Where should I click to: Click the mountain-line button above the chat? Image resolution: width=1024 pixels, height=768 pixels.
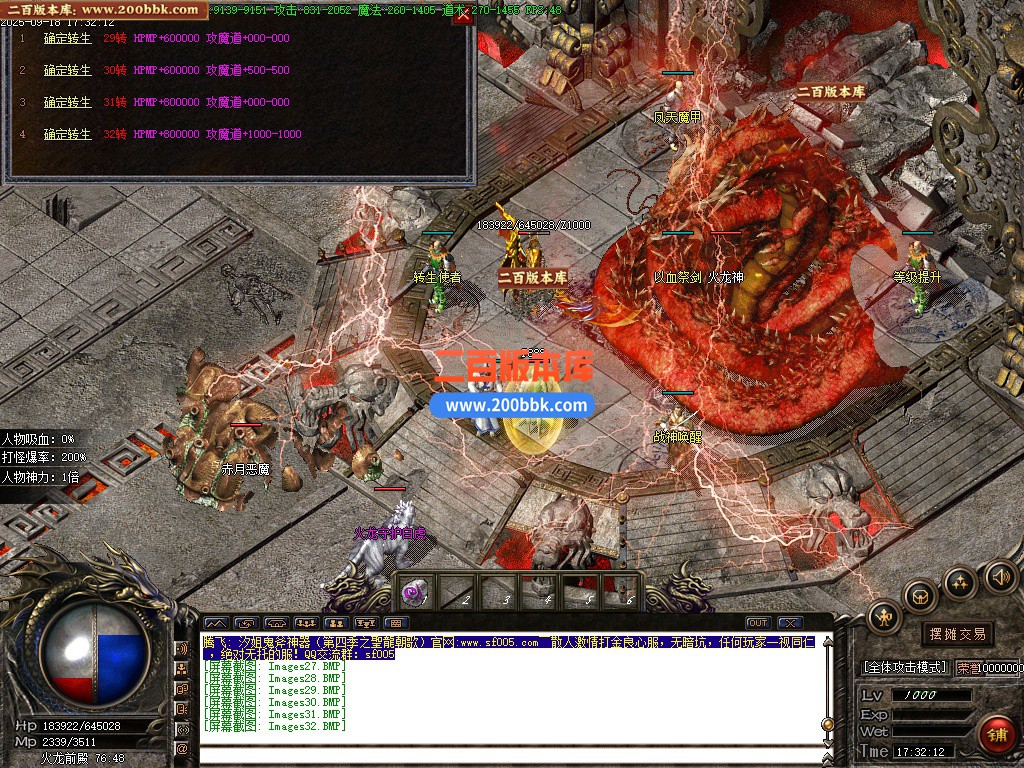(216, 623)
